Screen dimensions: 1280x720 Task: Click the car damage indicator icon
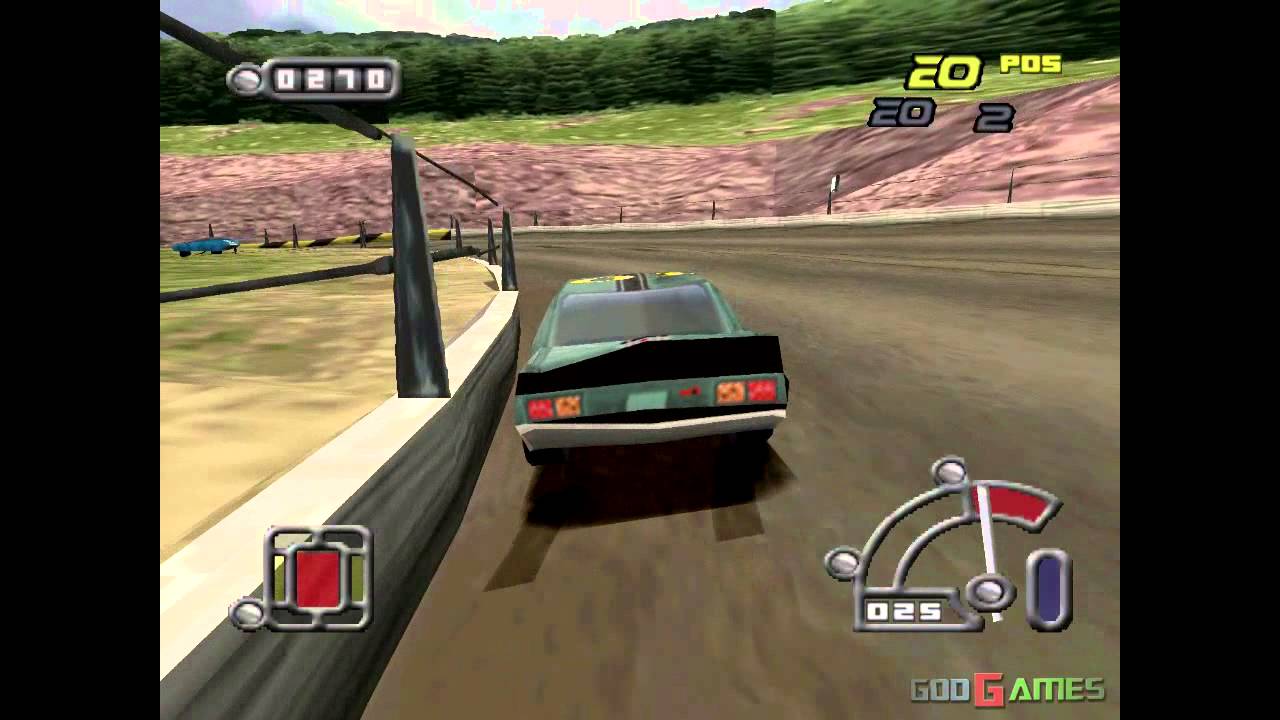click(318, 578)
